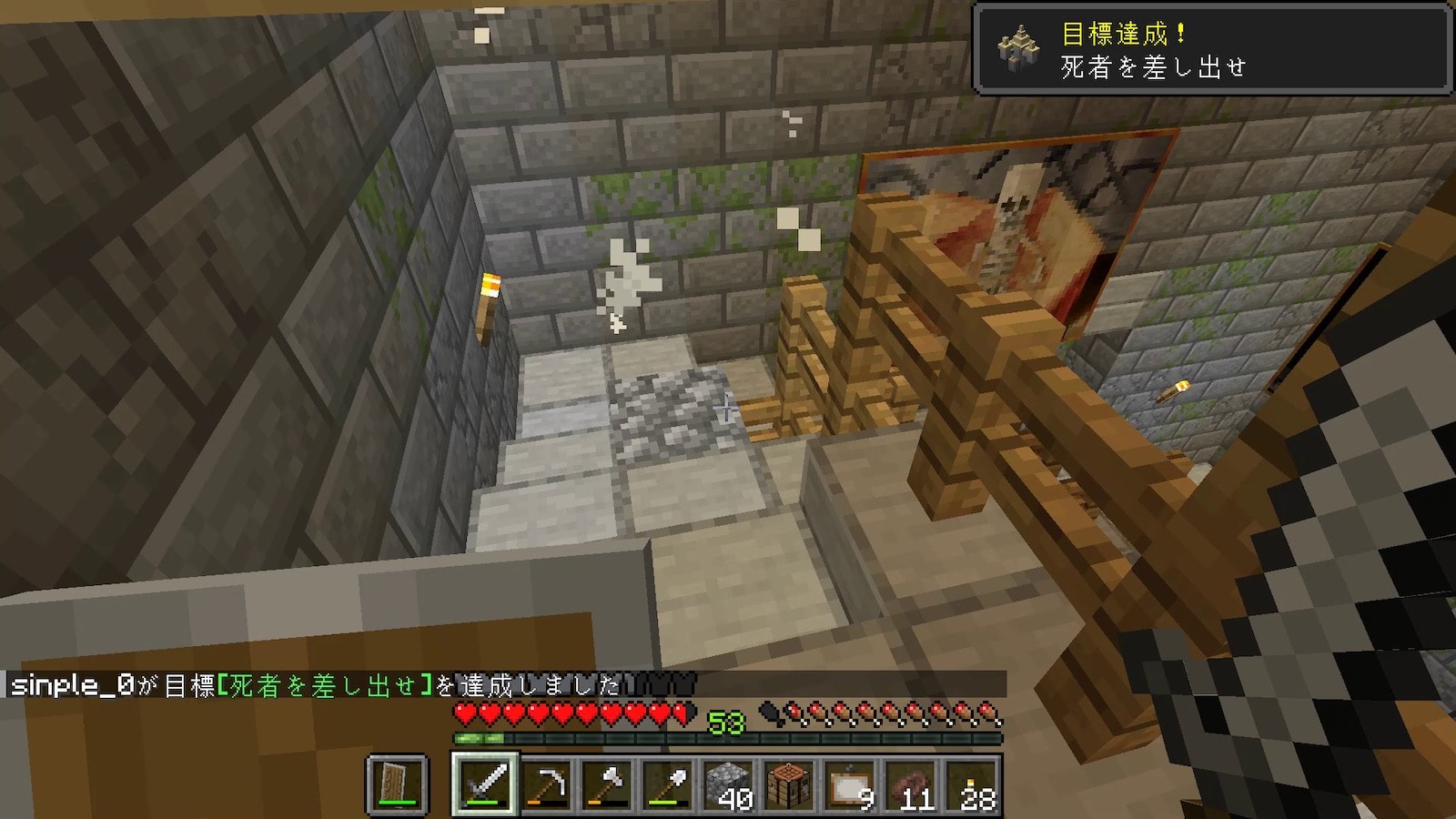Select the paintings stack of 9

(x=851, y=783)
